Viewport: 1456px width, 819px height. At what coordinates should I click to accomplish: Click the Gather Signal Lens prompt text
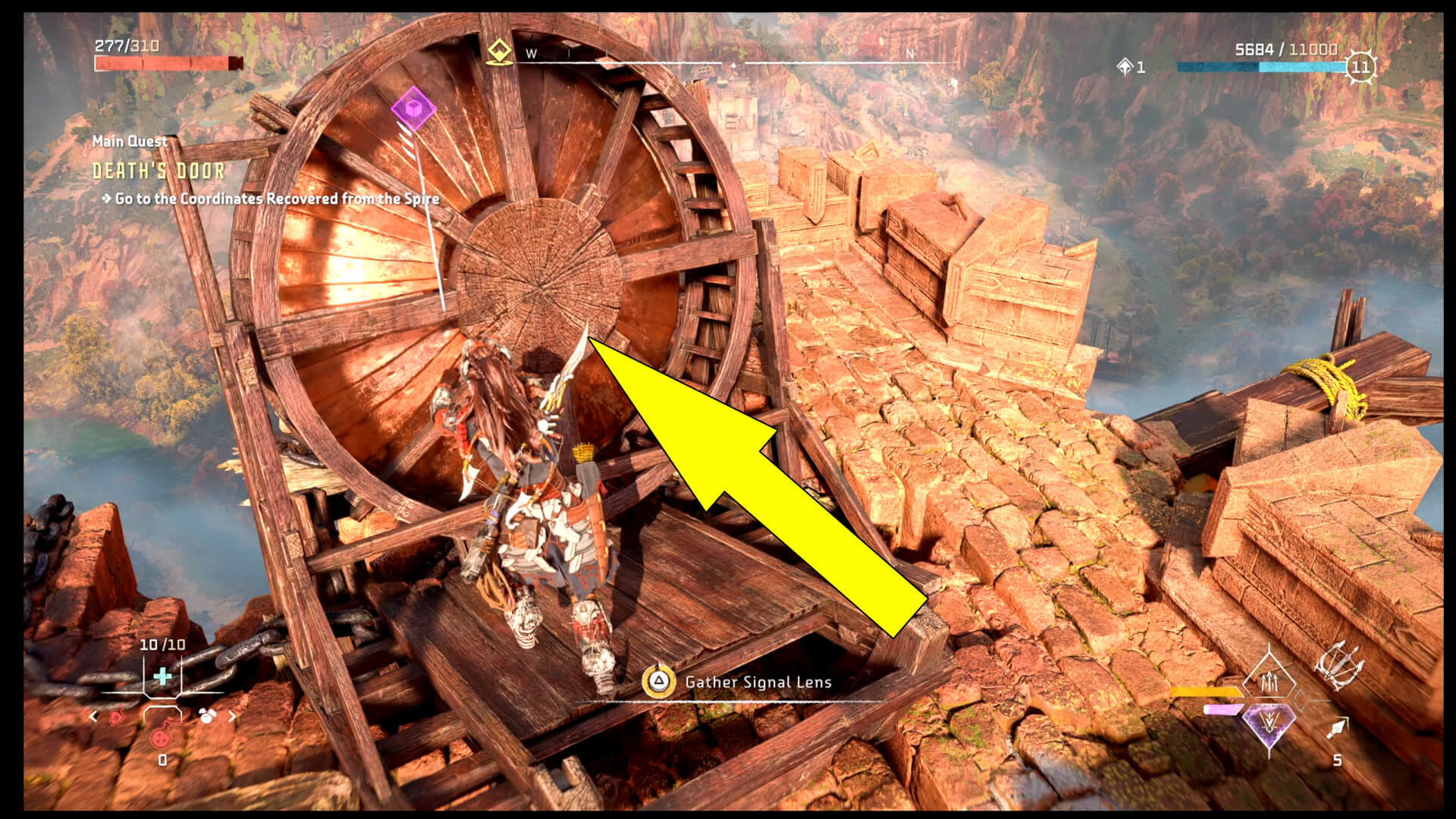(x=758, y=682)
